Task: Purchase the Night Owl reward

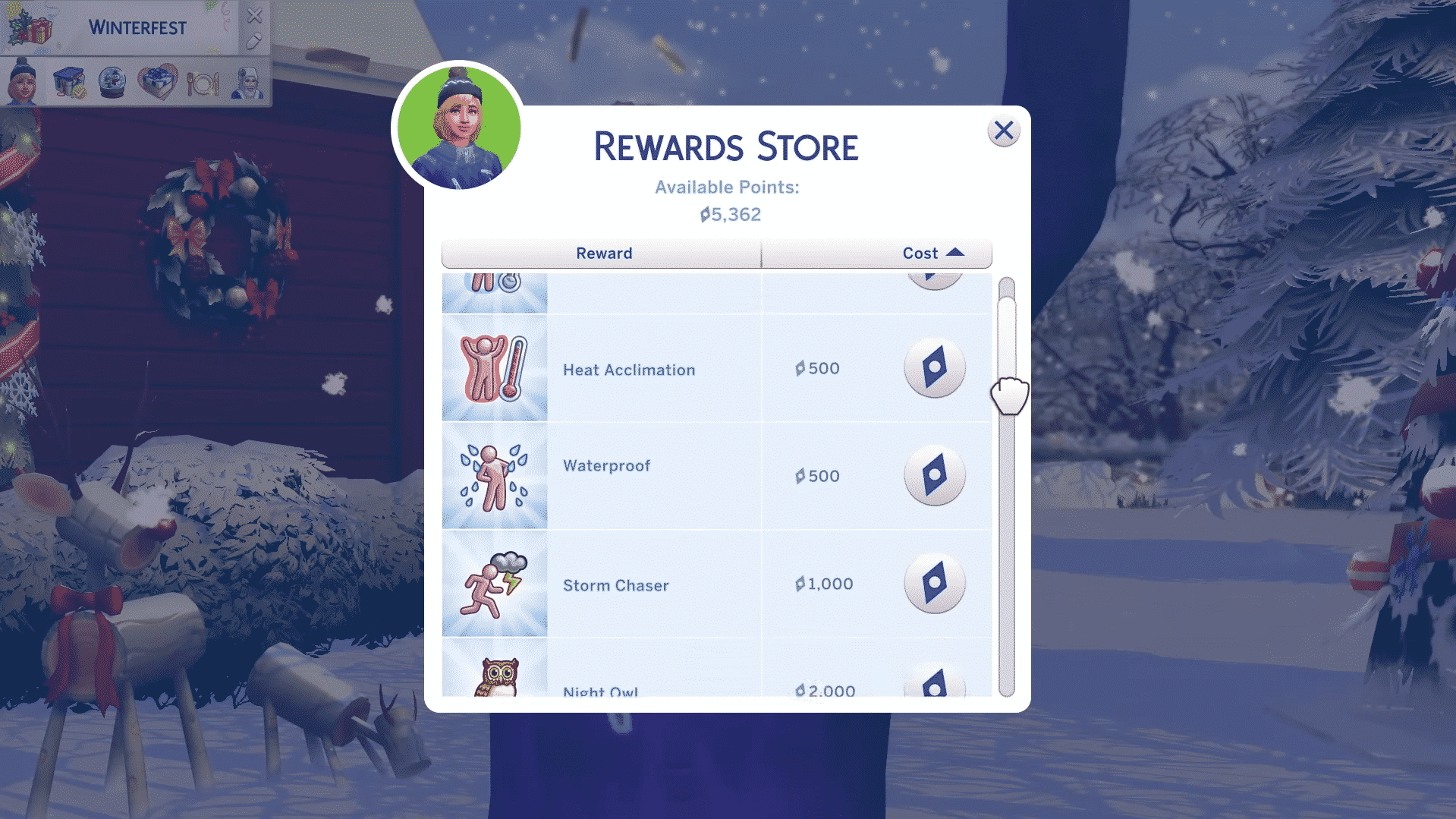Action: coord(934,685)
